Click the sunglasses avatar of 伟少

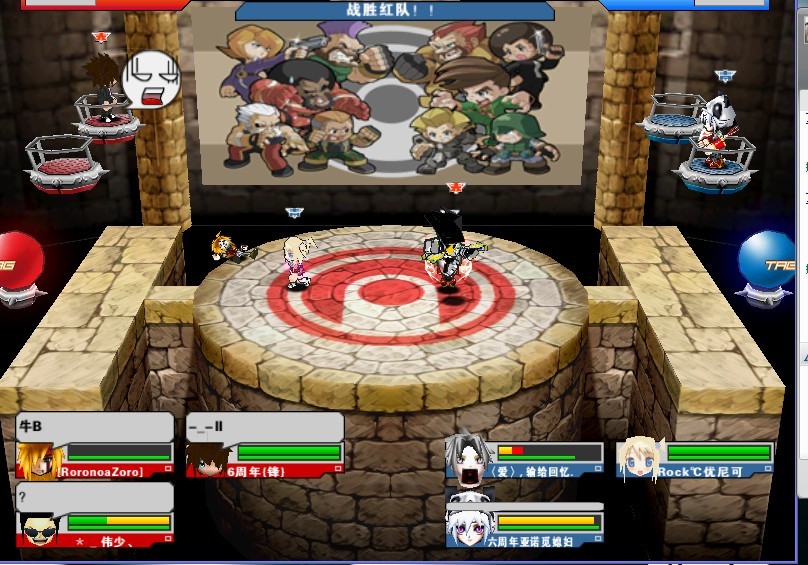pyautogui.click(x=39, y=527)
